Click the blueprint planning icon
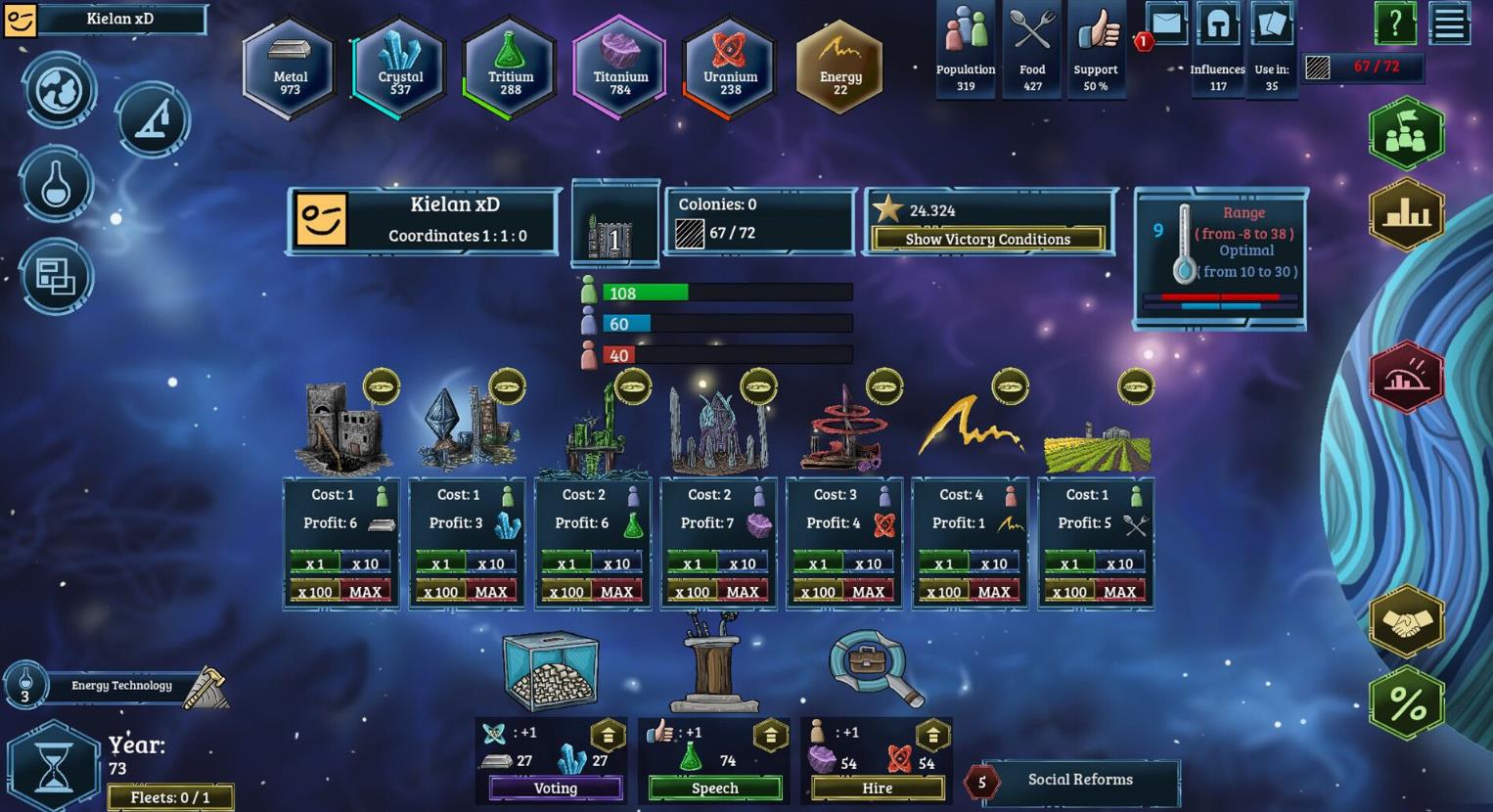 tap(56, 277)
